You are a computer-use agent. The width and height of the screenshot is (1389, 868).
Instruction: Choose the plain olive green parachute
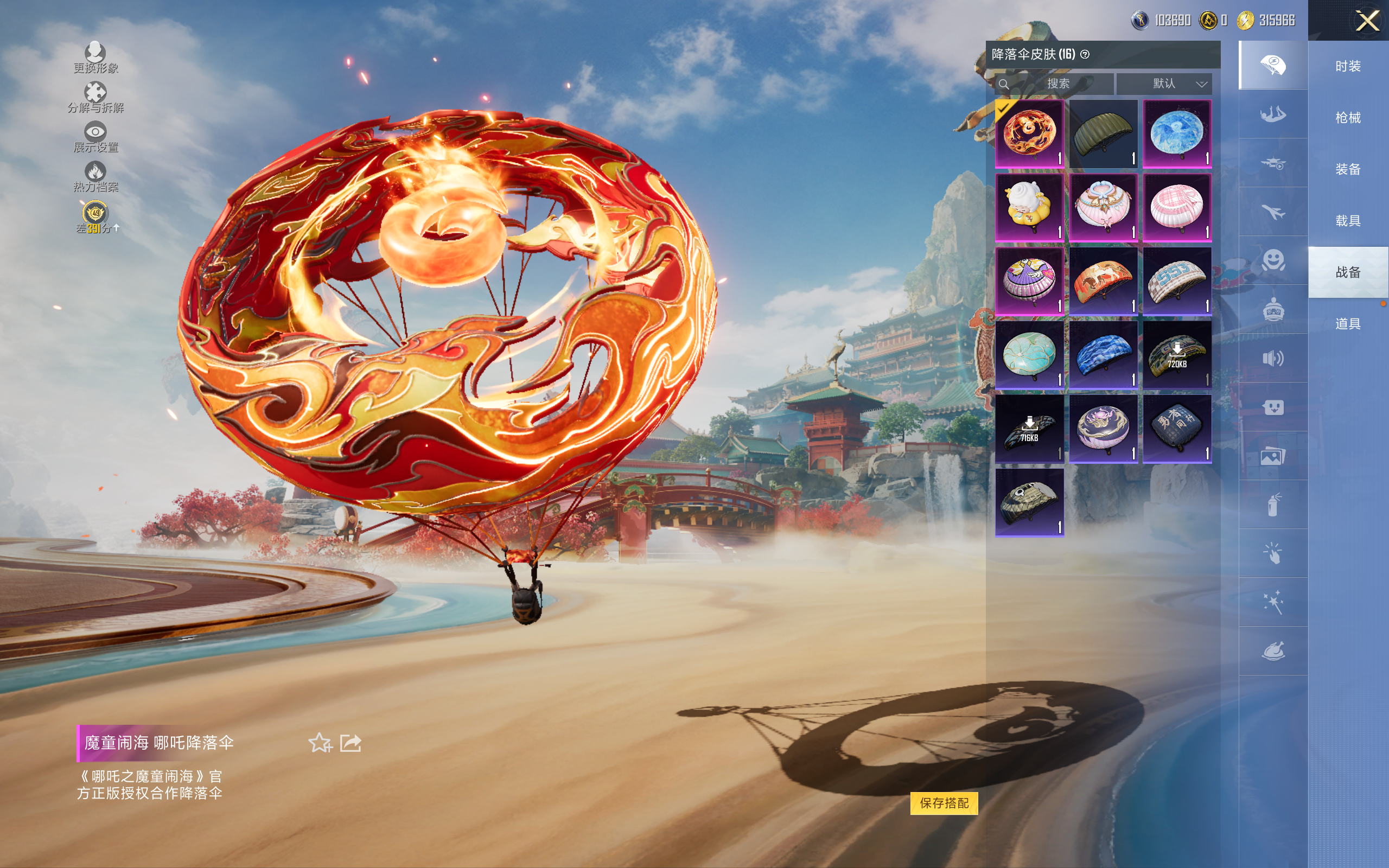1103,134
